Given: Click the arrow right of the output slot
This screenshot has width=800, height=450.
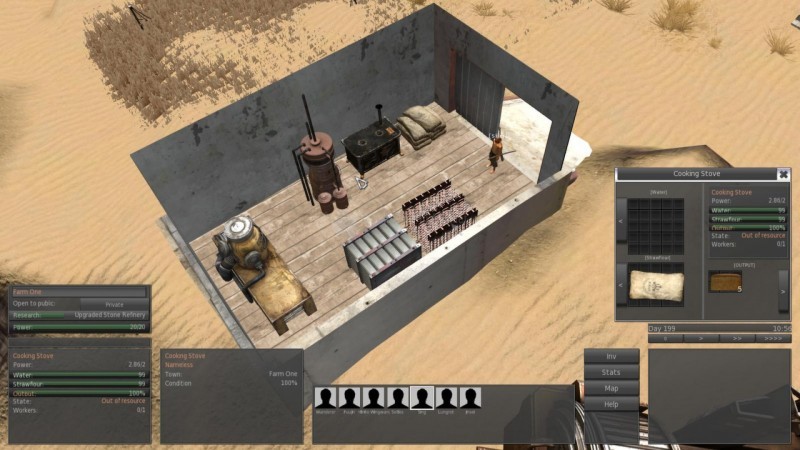Looking at the screenshot, I should (782, 289).
